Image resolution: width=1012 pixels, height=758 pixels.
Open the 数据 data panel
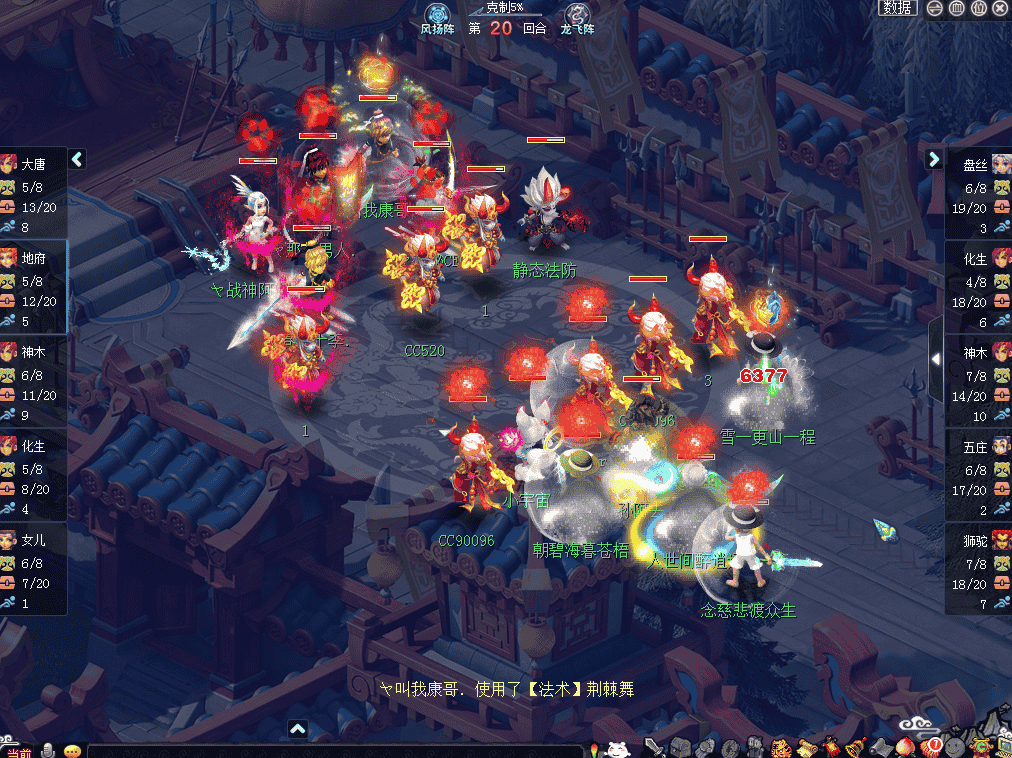coord(897,8)
